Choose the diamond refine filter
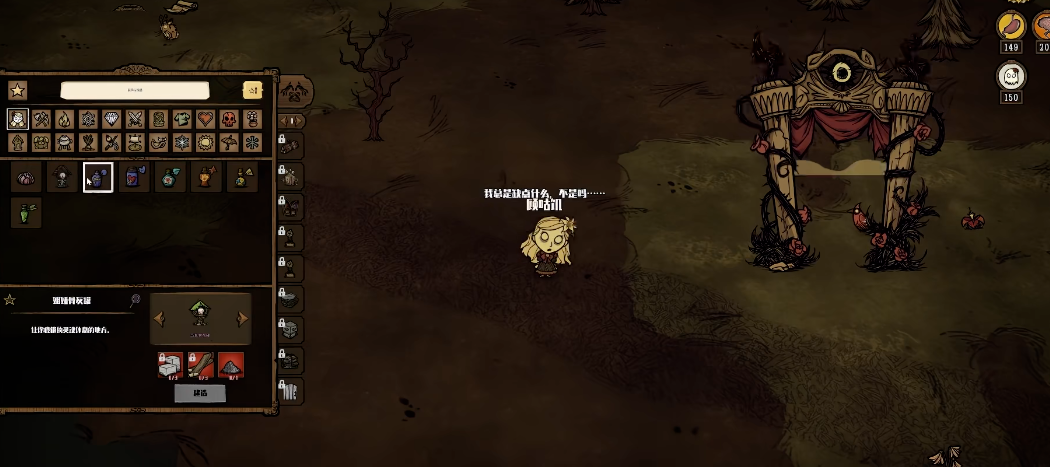The width and height of the screenshot is (1050, 467). click(x=111, y=120)
